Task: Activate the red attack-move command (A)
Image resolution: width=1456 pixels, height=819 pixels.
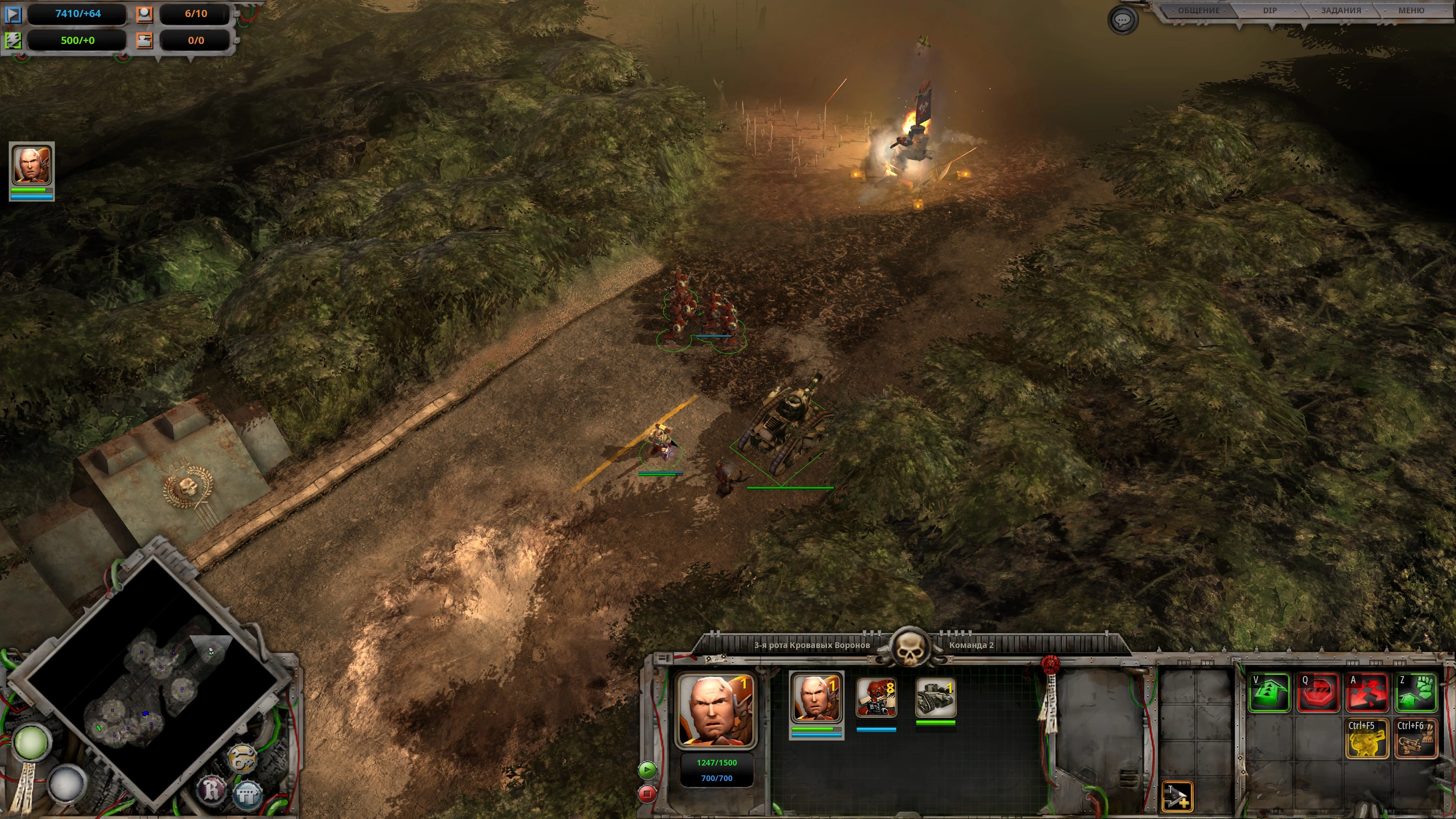Action: point(1367,692)
